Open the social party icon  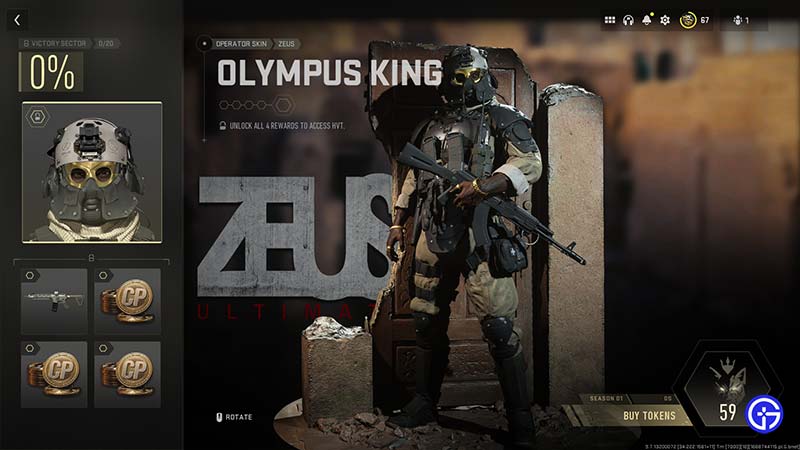tap(740, 20)
